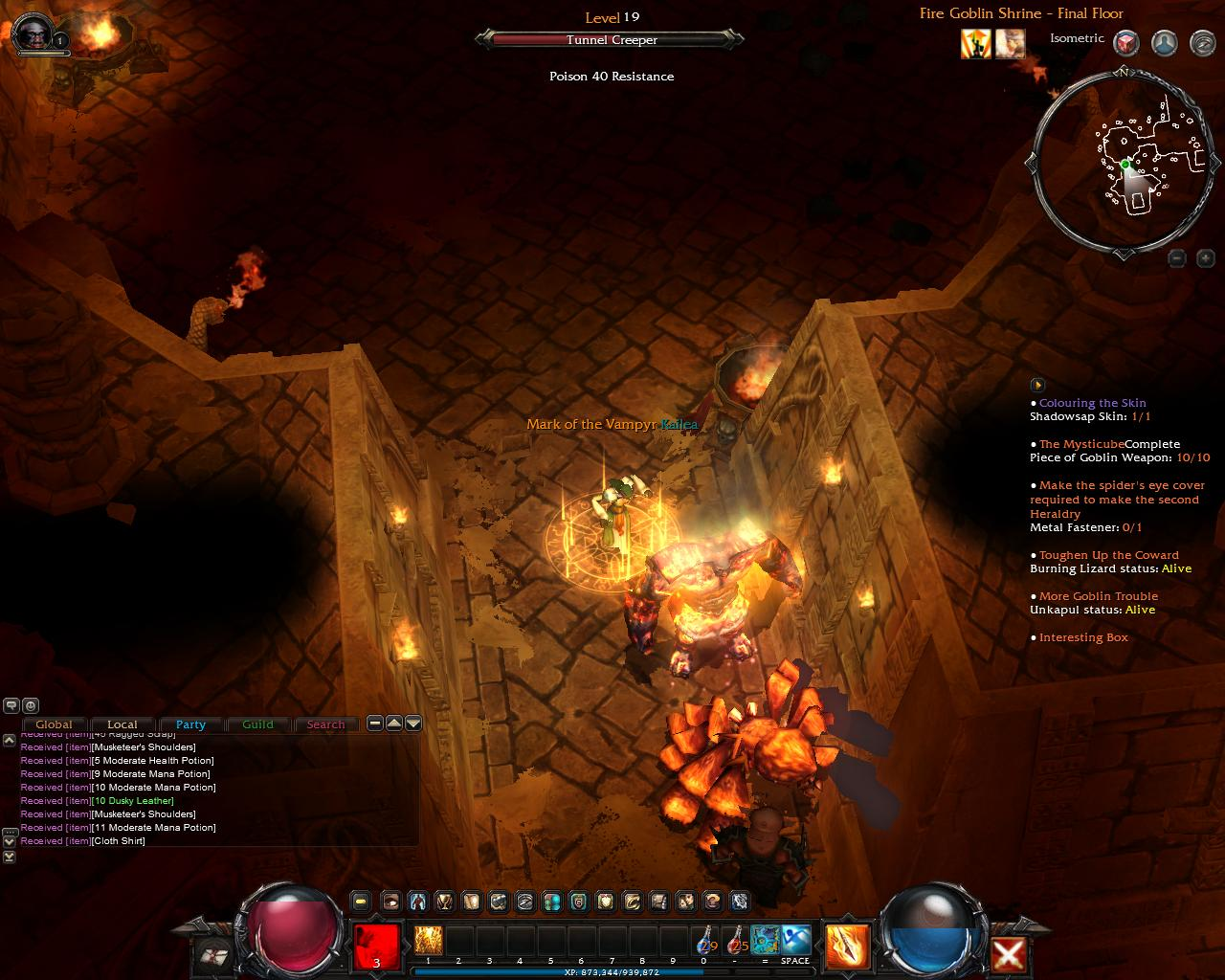This screenshot has height=980, width=1225.
Task: Click the crossed swords button by the mana orb
Action: pyautogui.click(x=1009, y=954)
